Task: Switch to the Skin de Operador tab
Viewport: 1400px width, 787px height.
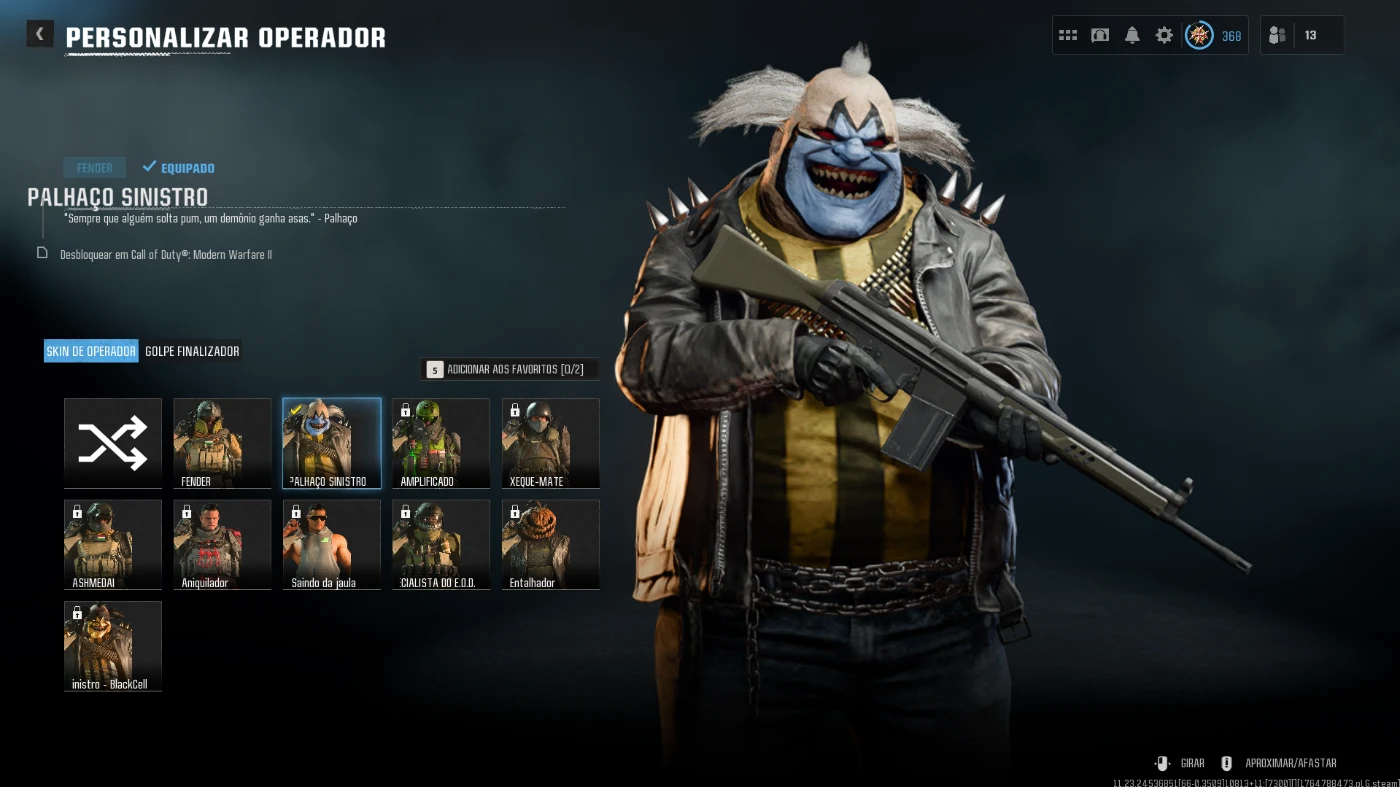Action: click(x=91, y=351)
